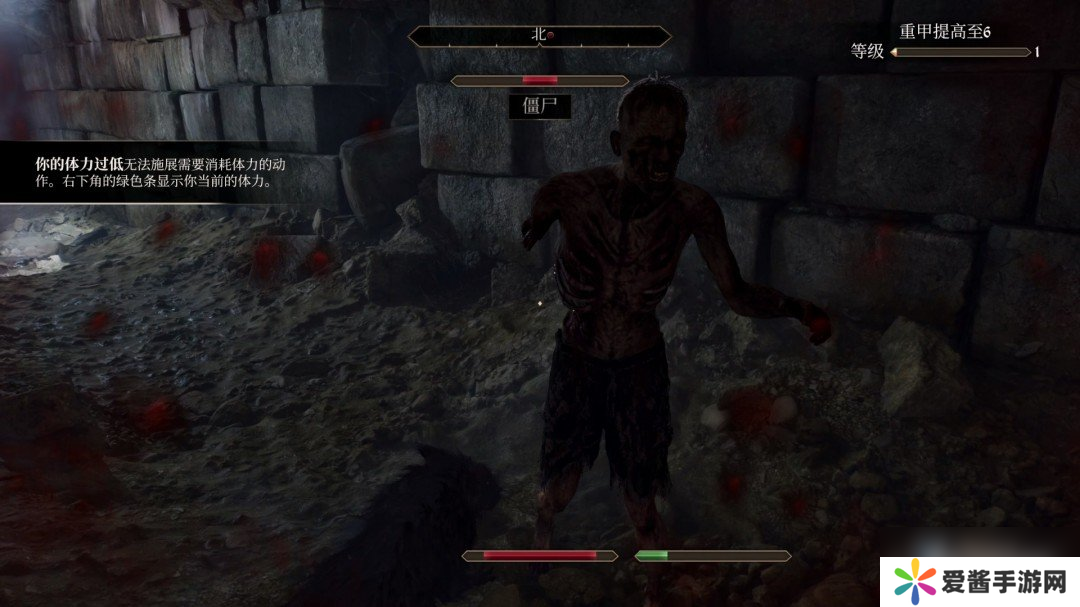Click the compass bar showing north
The image size is (1080, 607).
click(x=540, y=35)
